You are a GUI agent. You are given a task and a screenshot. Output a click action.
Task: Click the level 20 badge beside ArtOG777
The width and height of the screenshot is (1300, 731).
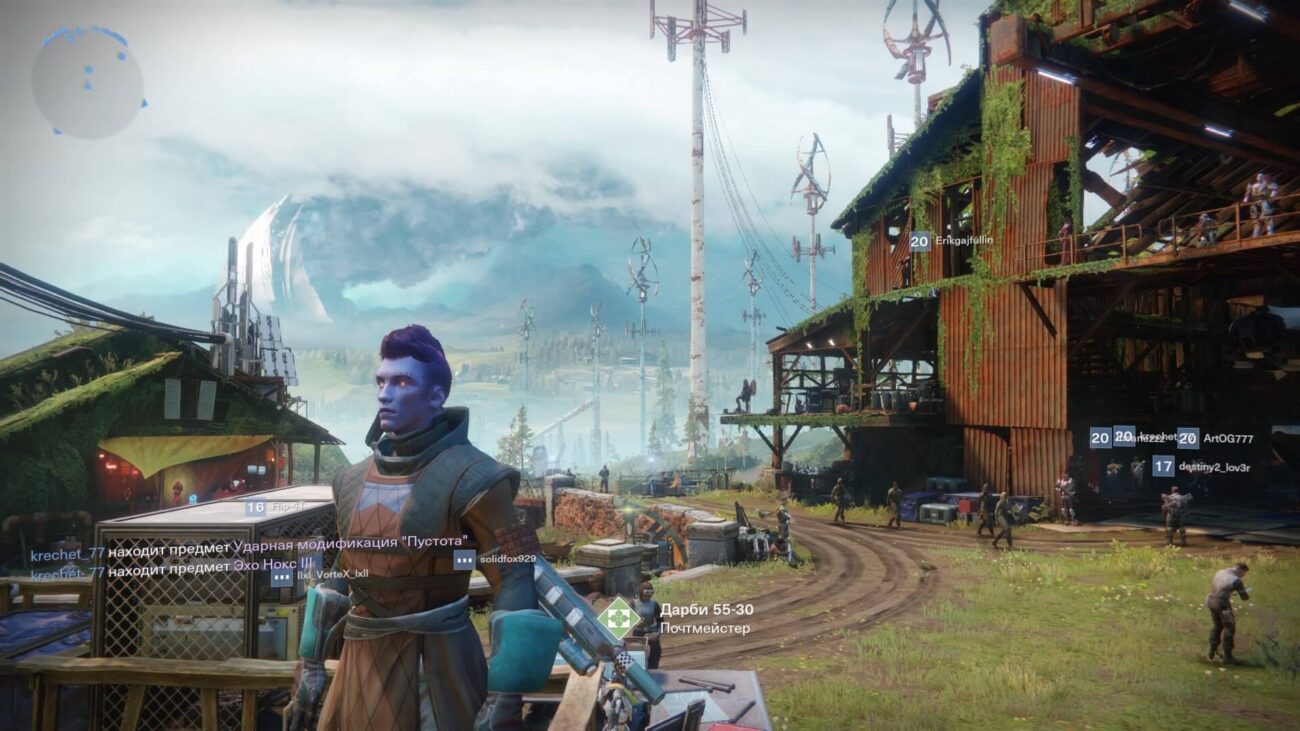[x=1187, y=438]
